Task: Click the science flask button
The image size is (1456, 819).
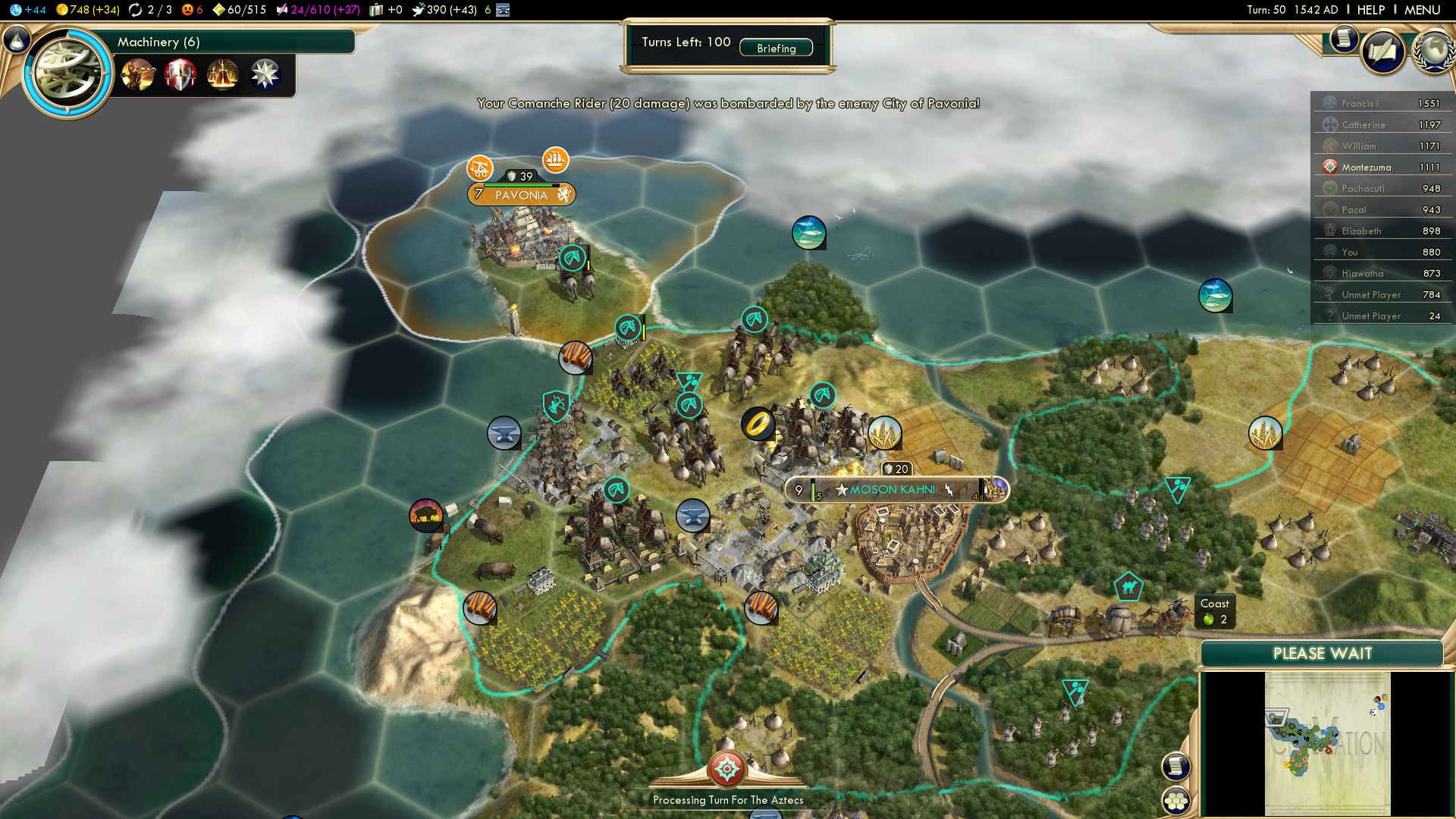Action: [17, 39]
